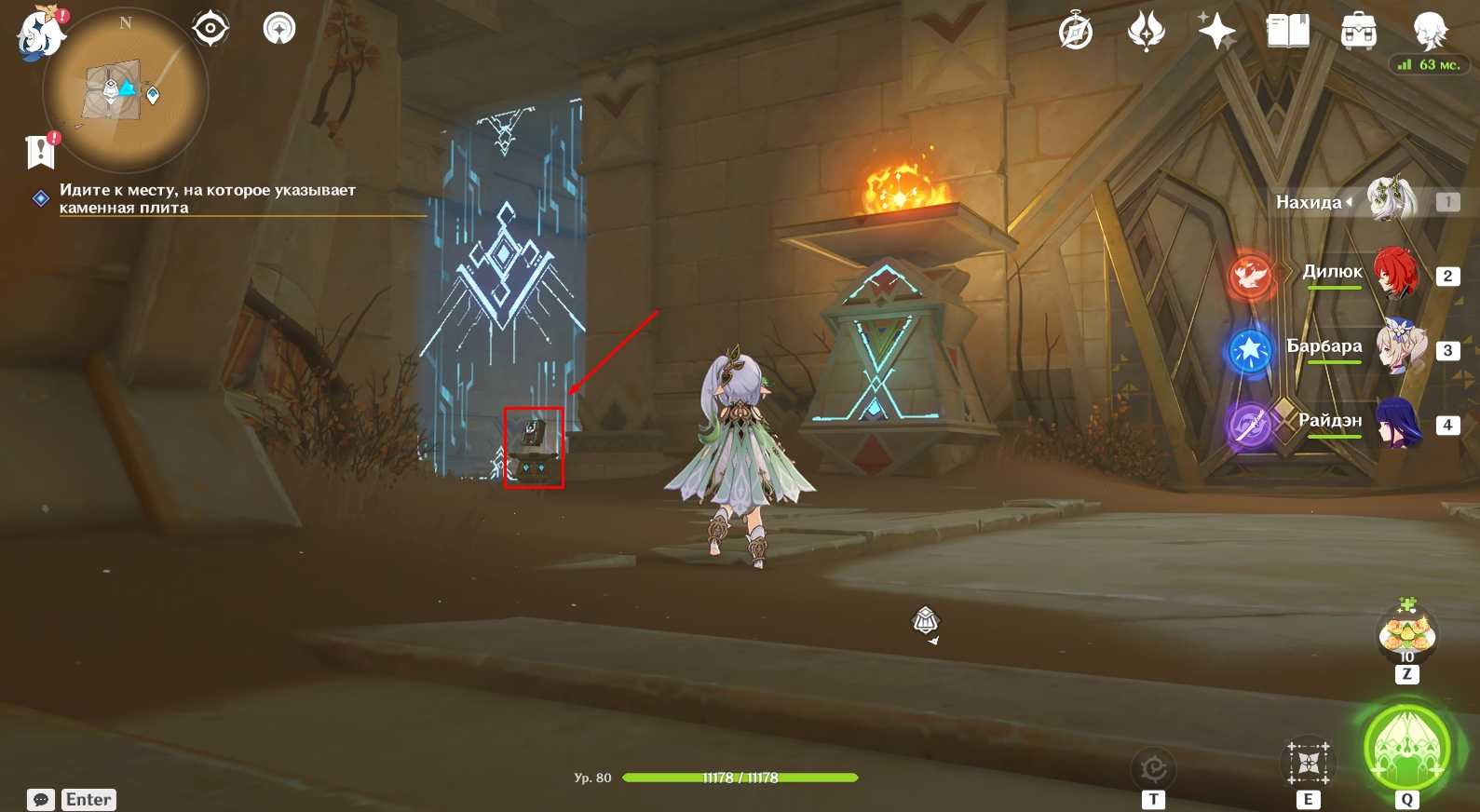
Task: Select the tracked quest objective text
Action: point(207,198)
